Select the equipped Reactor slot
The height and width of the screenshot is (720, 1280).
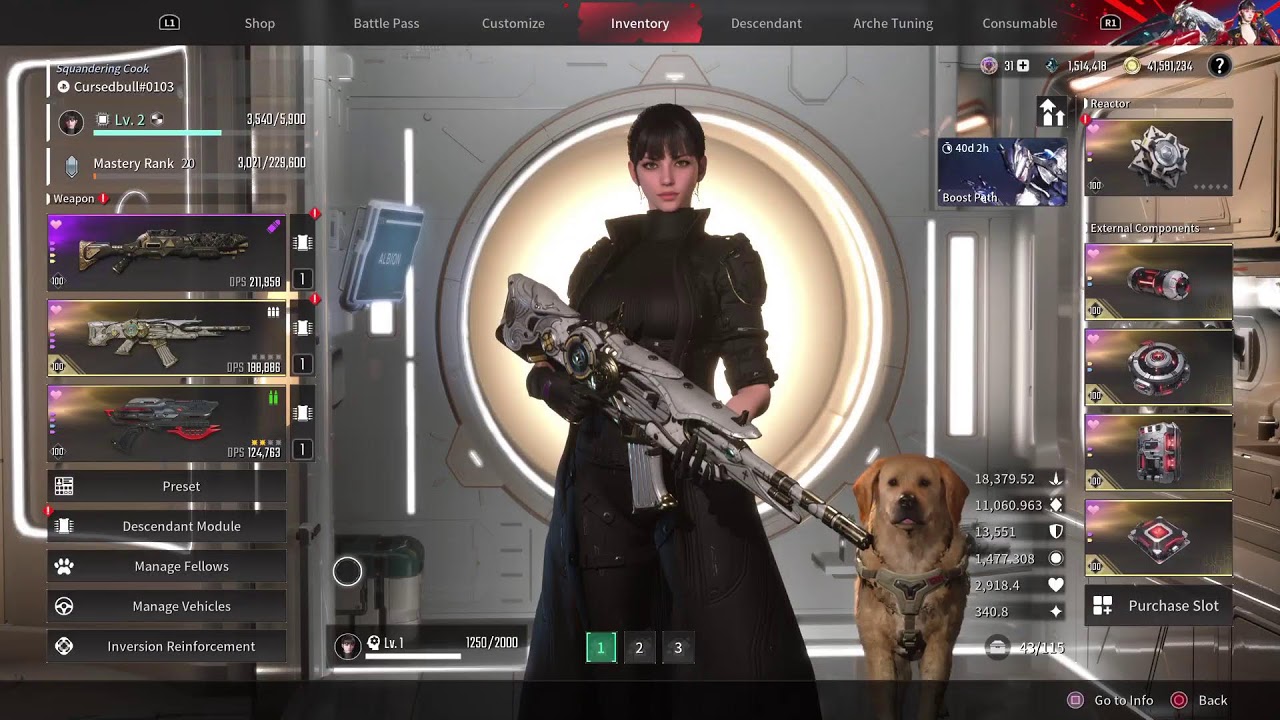click(x=1158, y=157)
